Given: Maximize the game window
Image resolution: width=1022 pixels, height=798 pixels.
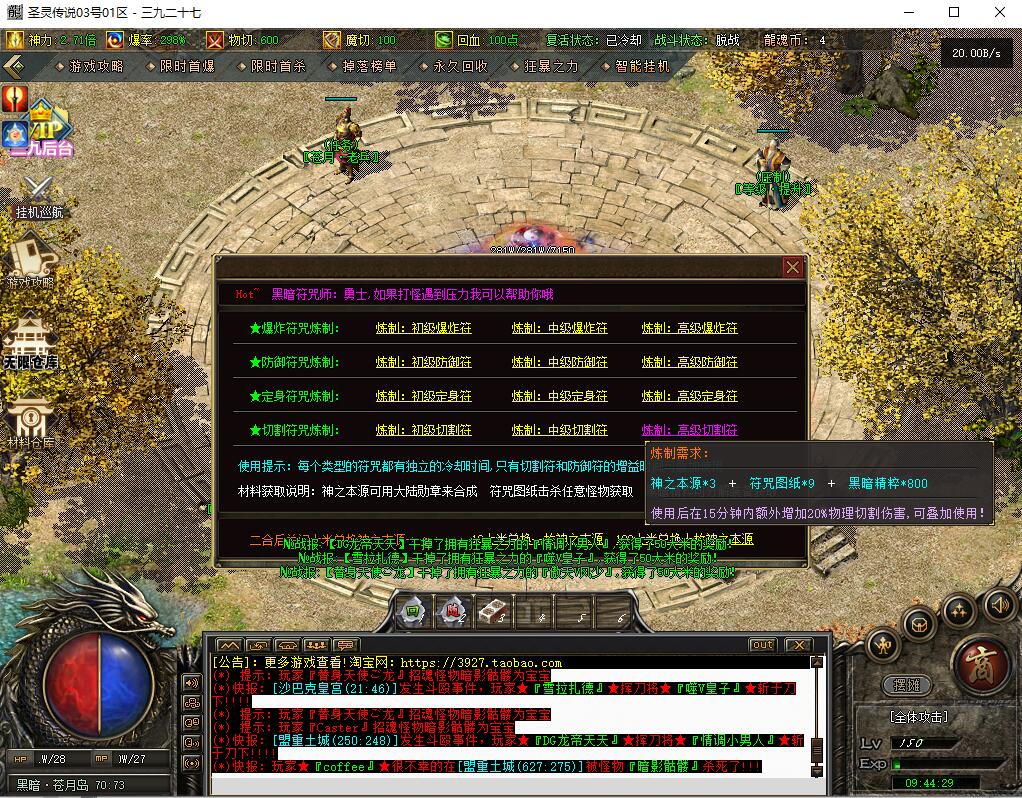Looking at the screenshot, I should 953,12.
